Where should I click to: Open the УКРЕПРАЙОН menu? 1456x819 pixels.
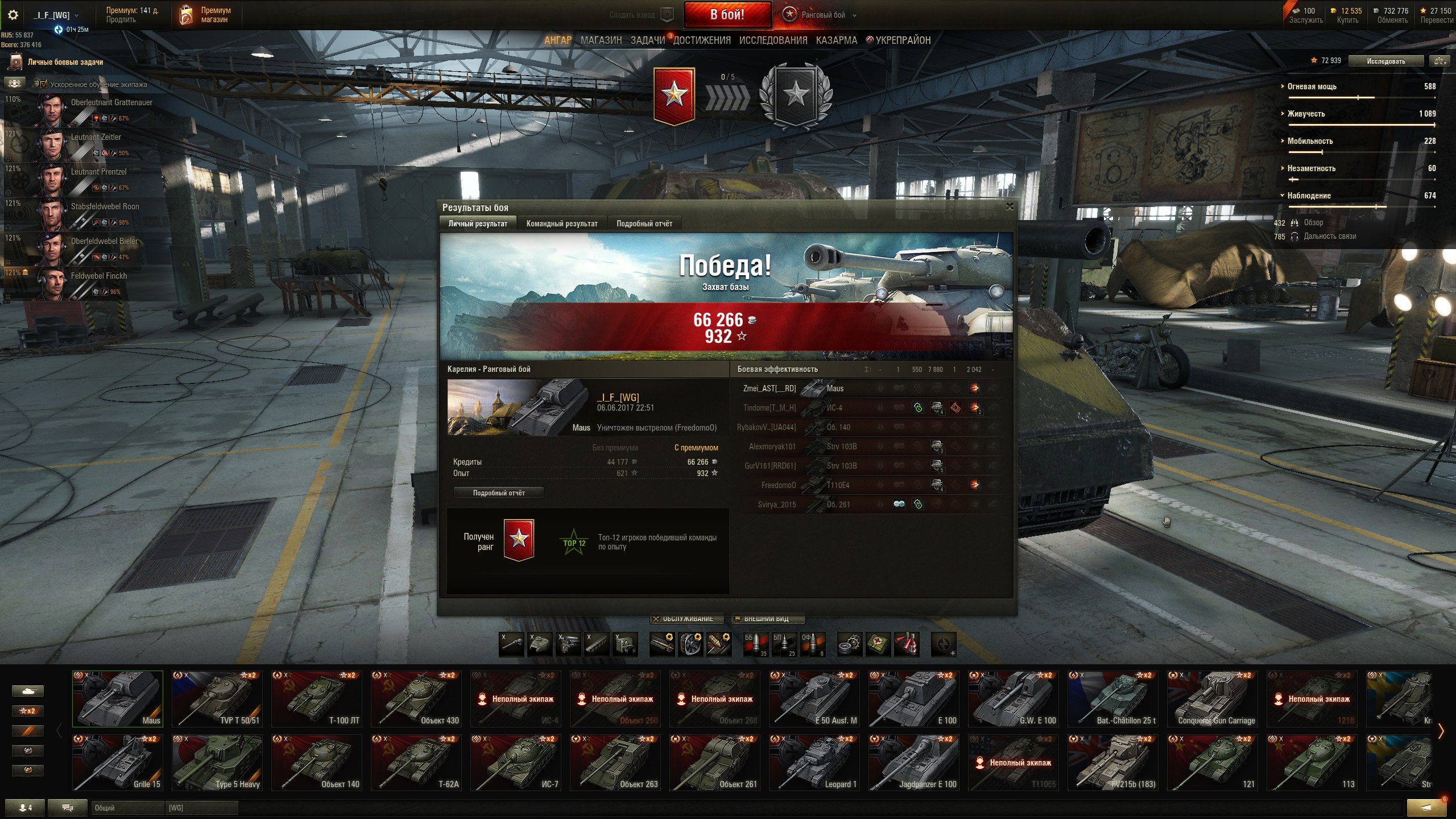pyautogui.click(x=902, y=40)
